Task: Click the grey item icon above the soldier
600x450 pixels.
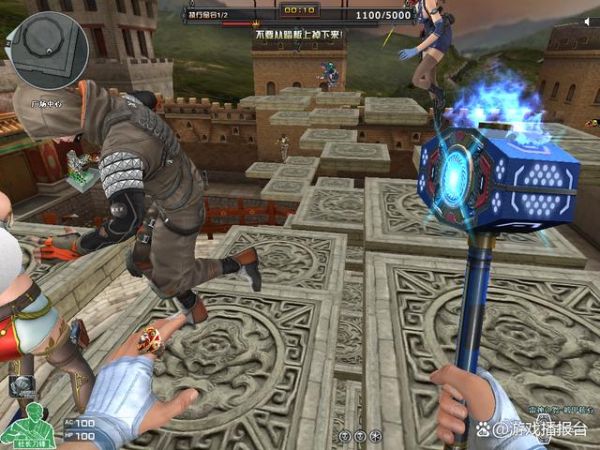Action: pos(22,388)
